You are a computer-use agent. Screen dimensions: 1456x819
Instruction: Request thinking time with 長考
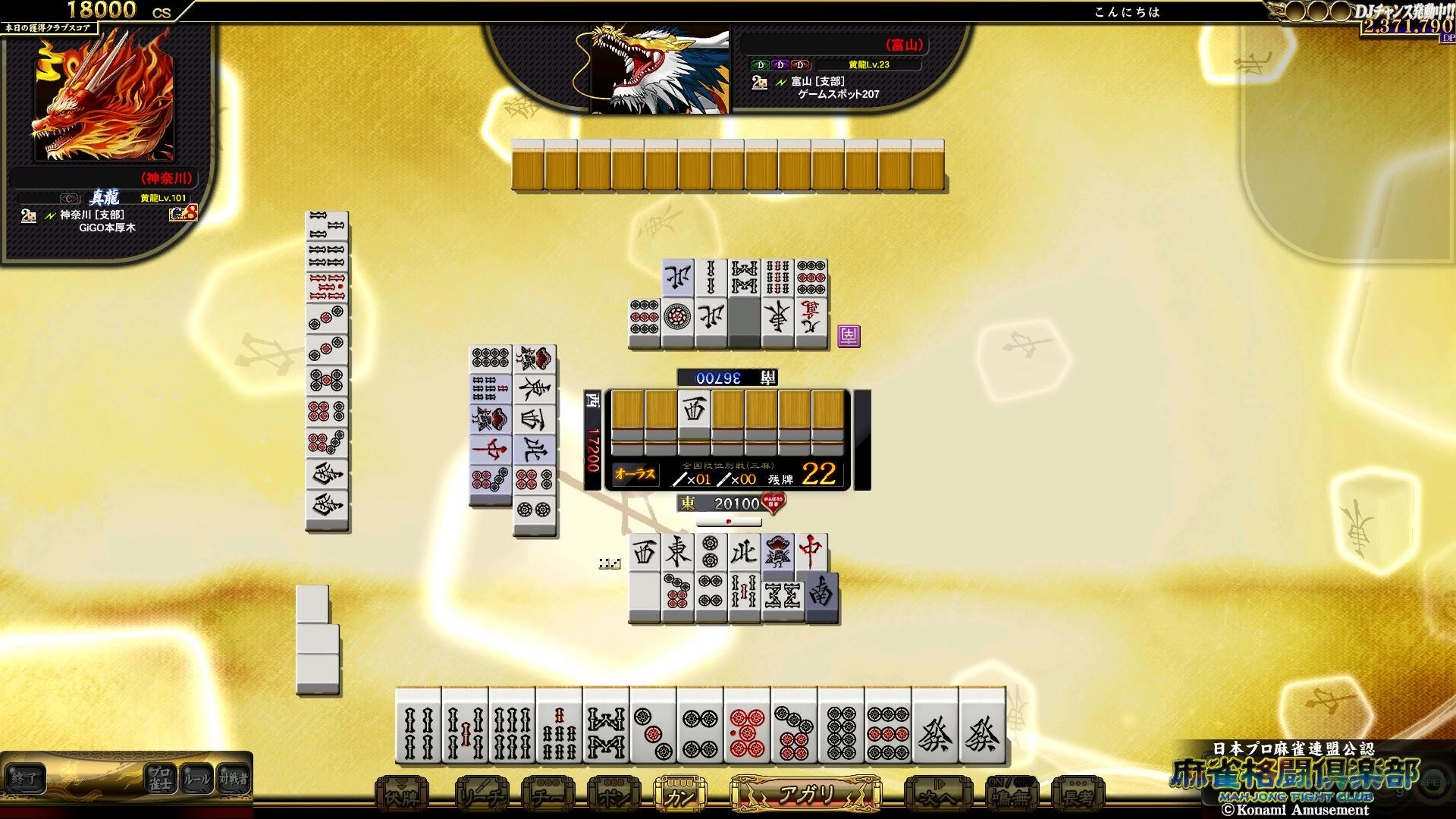click(1078, 795)
